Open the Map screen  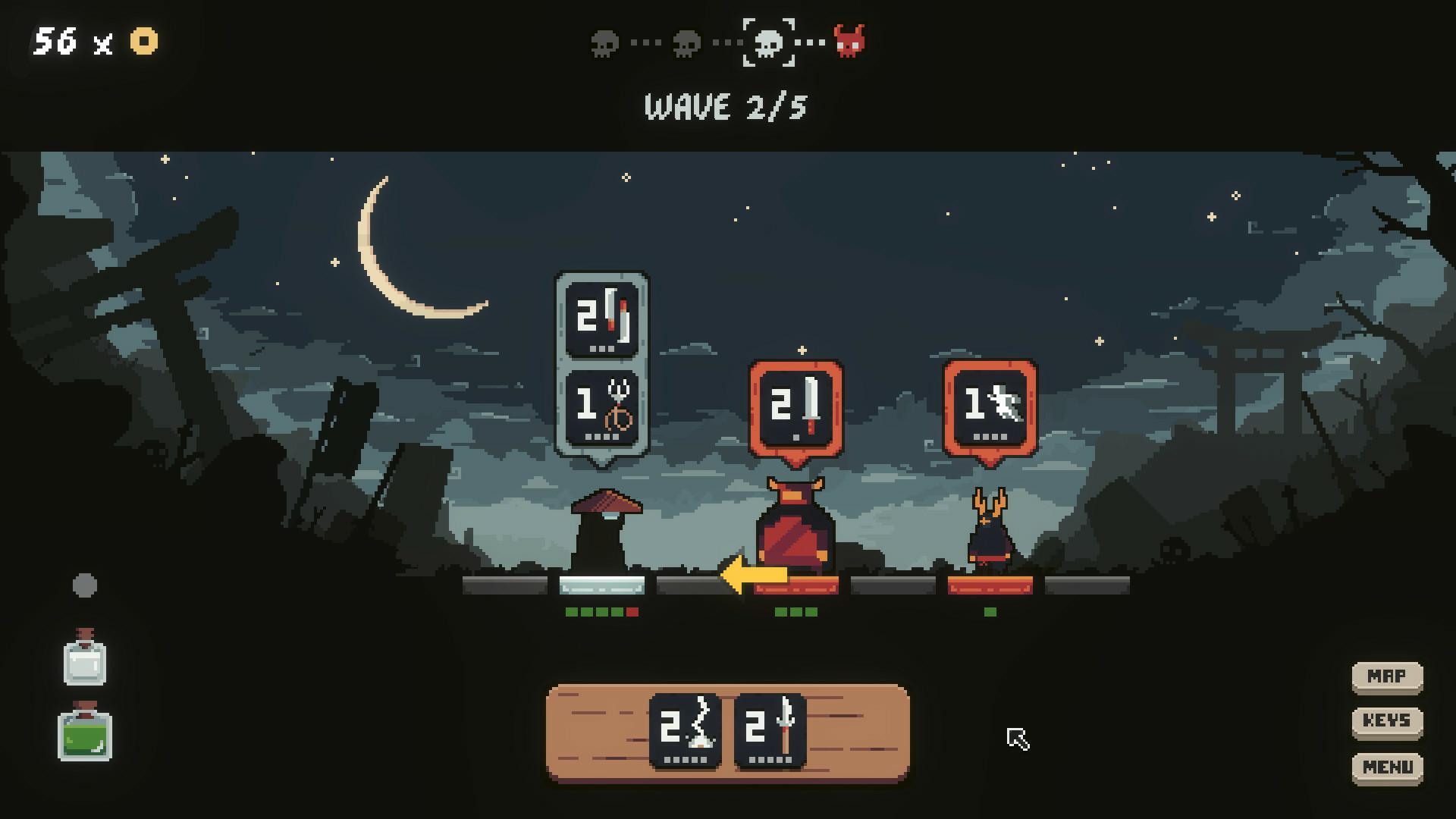(x=1387, y=676)
